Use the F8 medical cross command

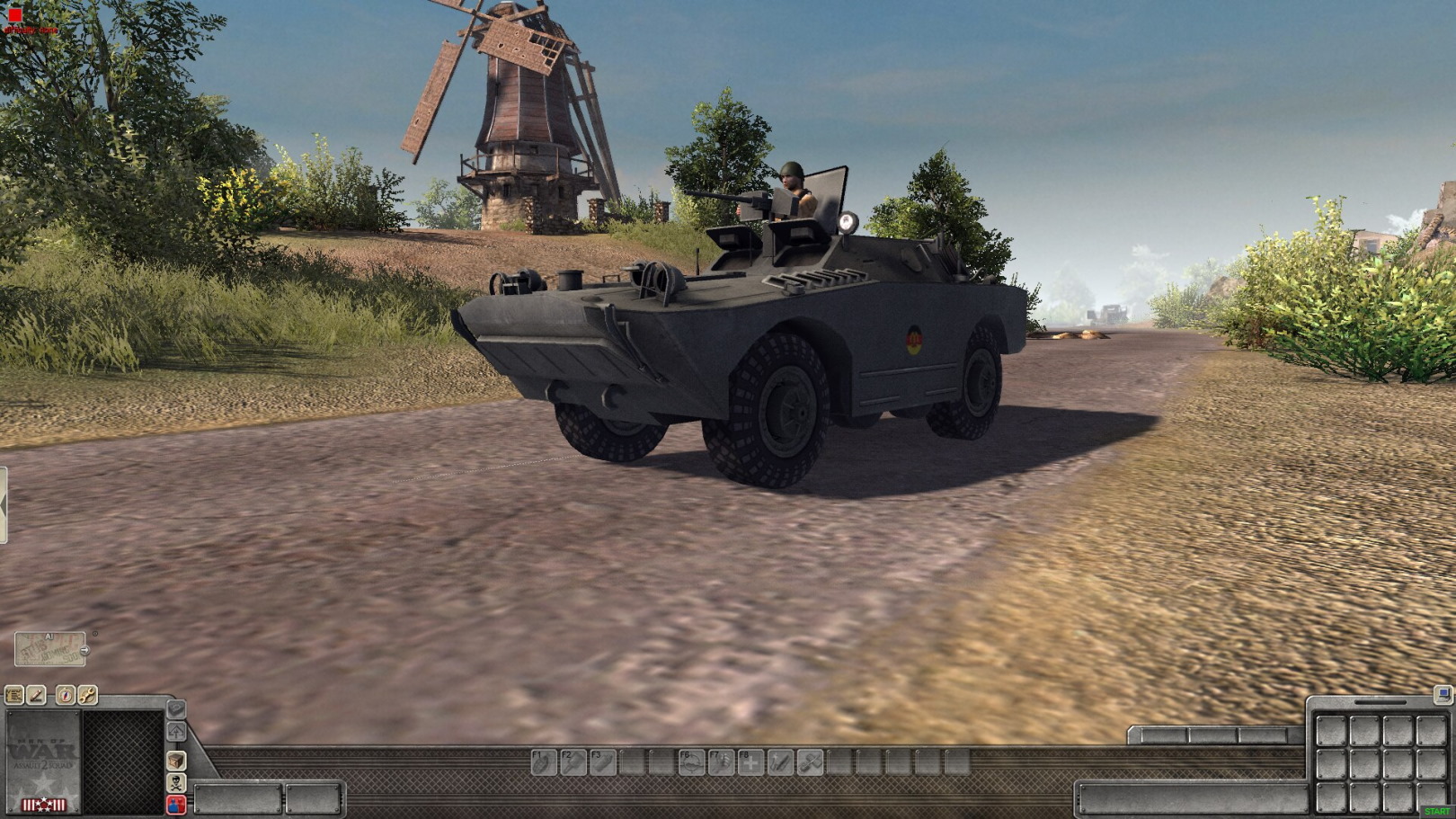point(750,762)
